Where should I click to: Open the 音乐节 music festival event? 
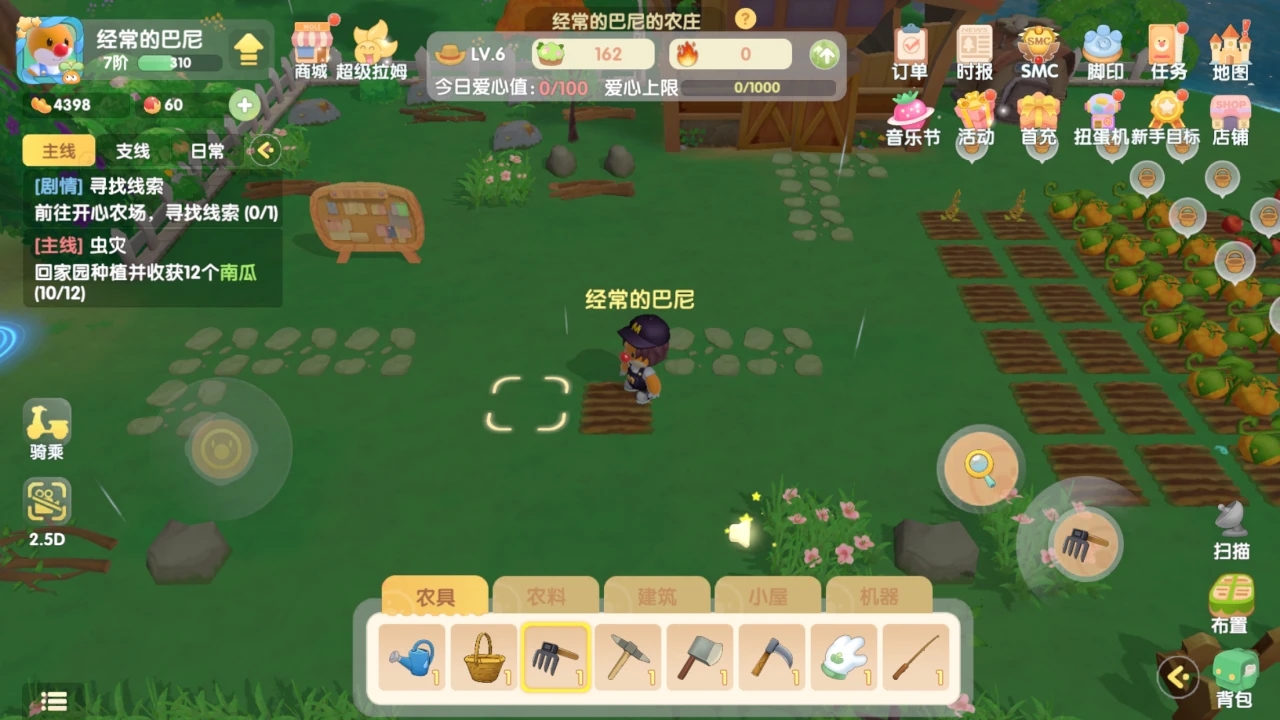910,113
